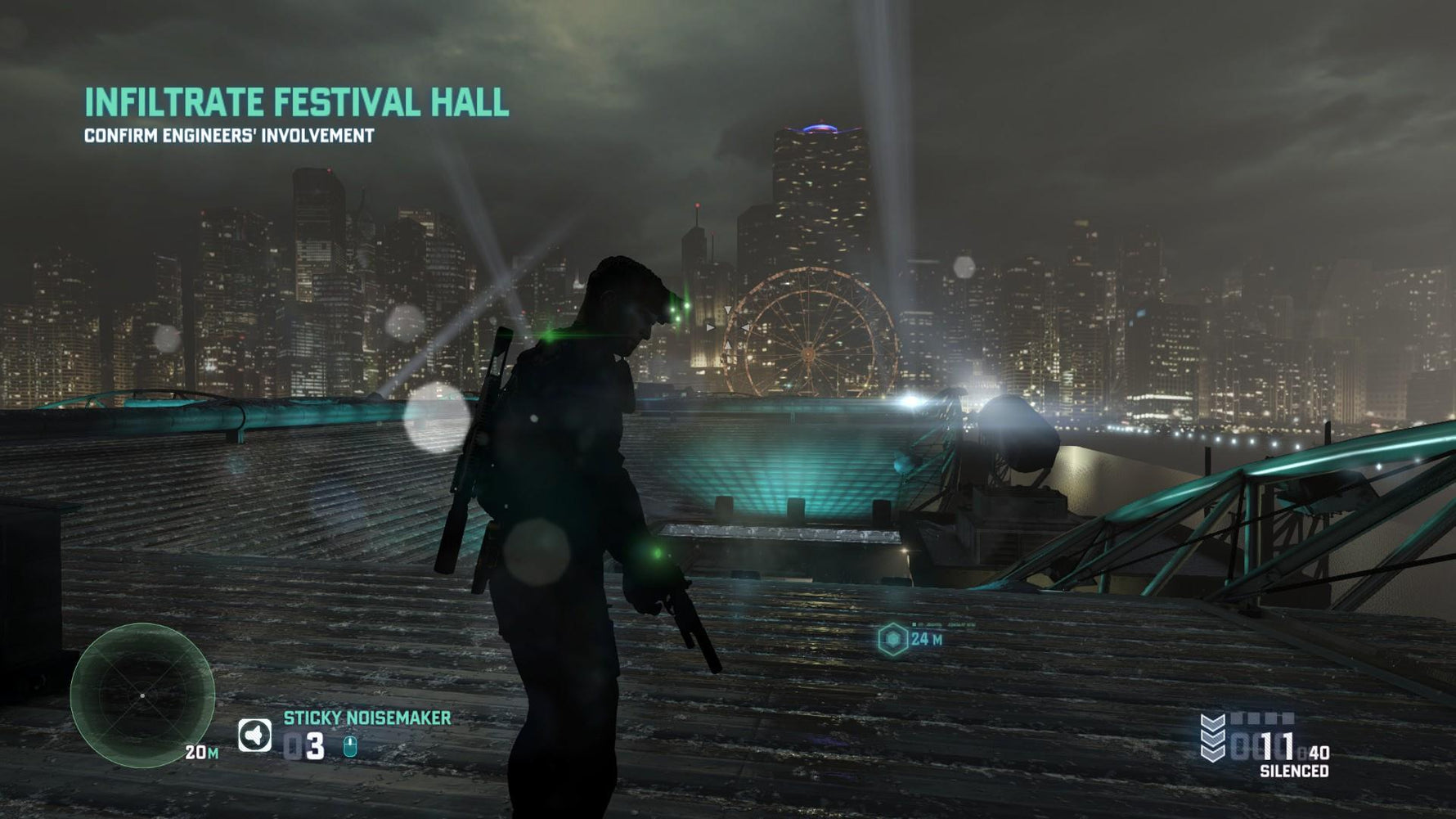
Task: Click the chevron weapon icon by ammo
Action: 1212,737
